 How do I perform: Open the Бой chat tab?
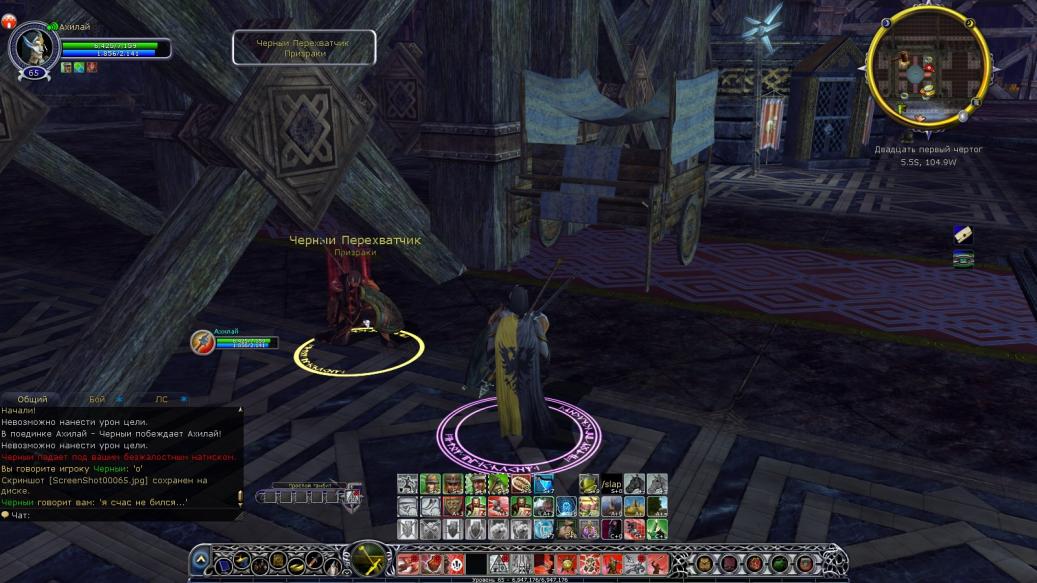point(97,399)
